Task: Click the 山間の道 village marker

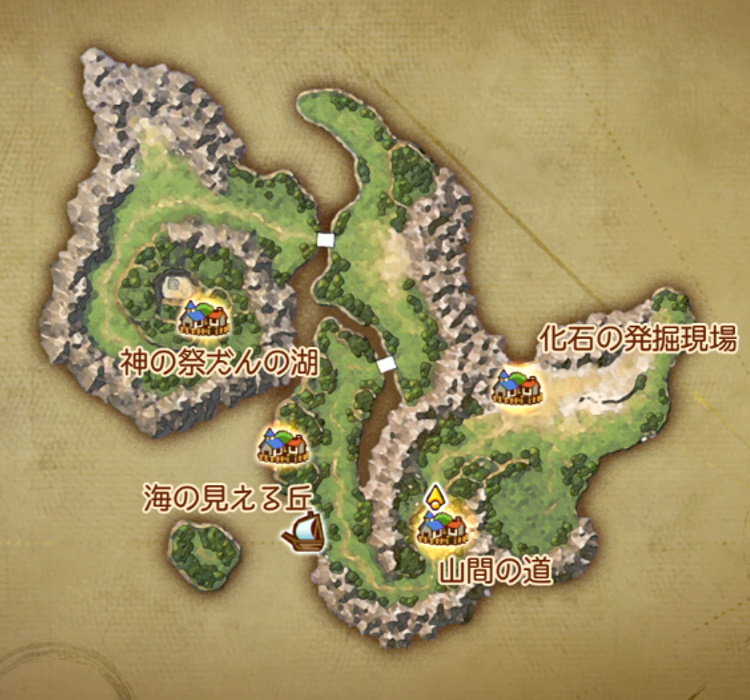Action: (x=441, y=527)
